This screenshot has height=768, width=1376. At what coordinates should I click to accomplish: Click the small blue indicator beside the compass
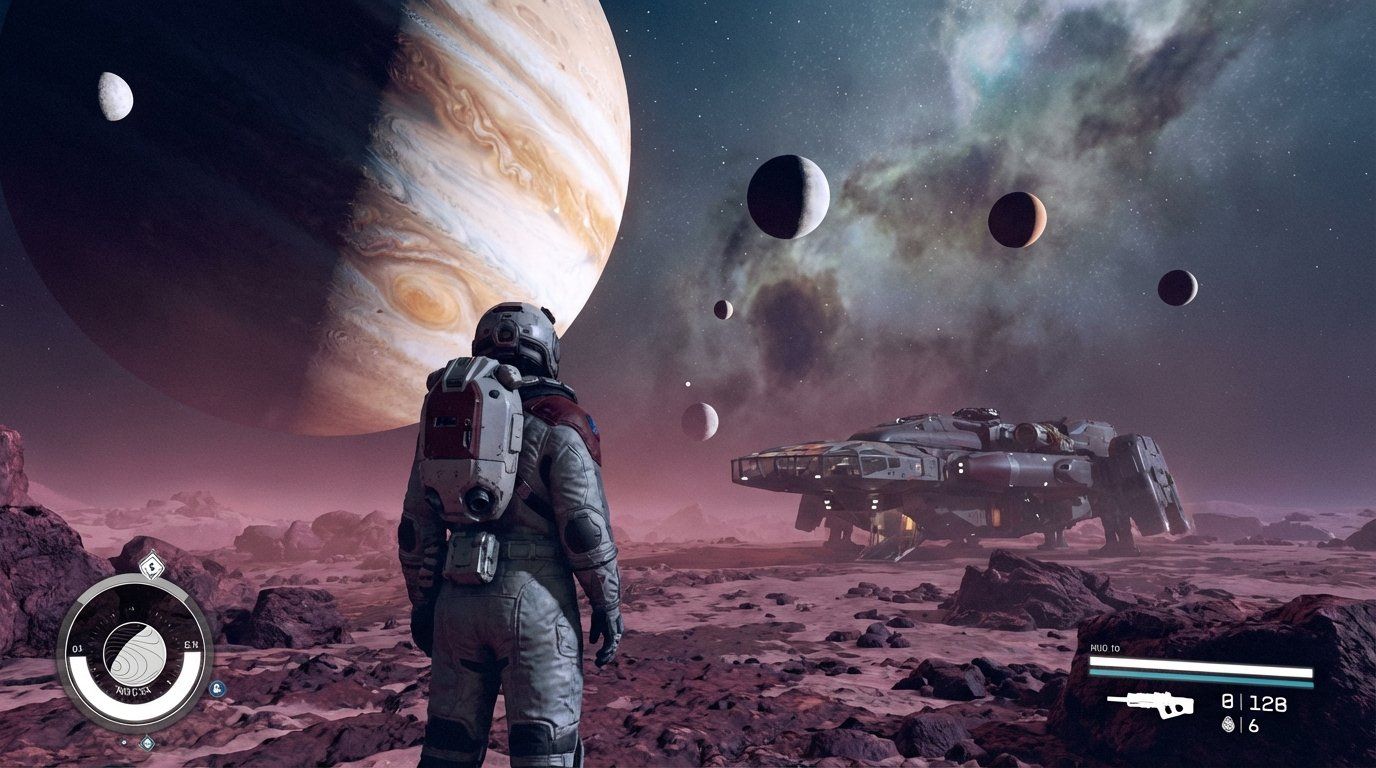[217, 688]
